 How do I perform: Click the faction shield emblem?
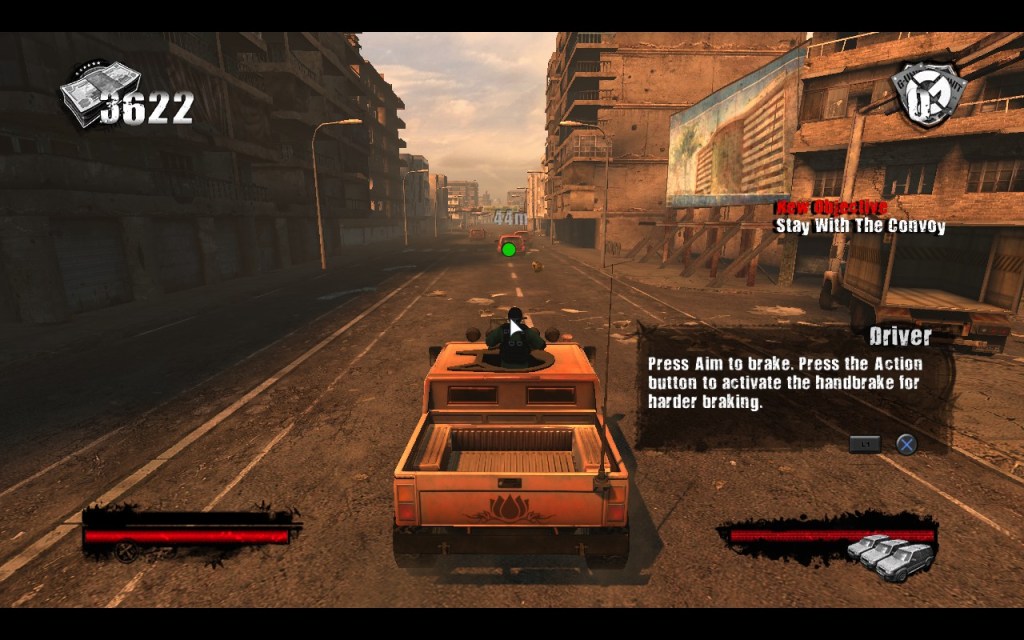click(x=925, y=94)
